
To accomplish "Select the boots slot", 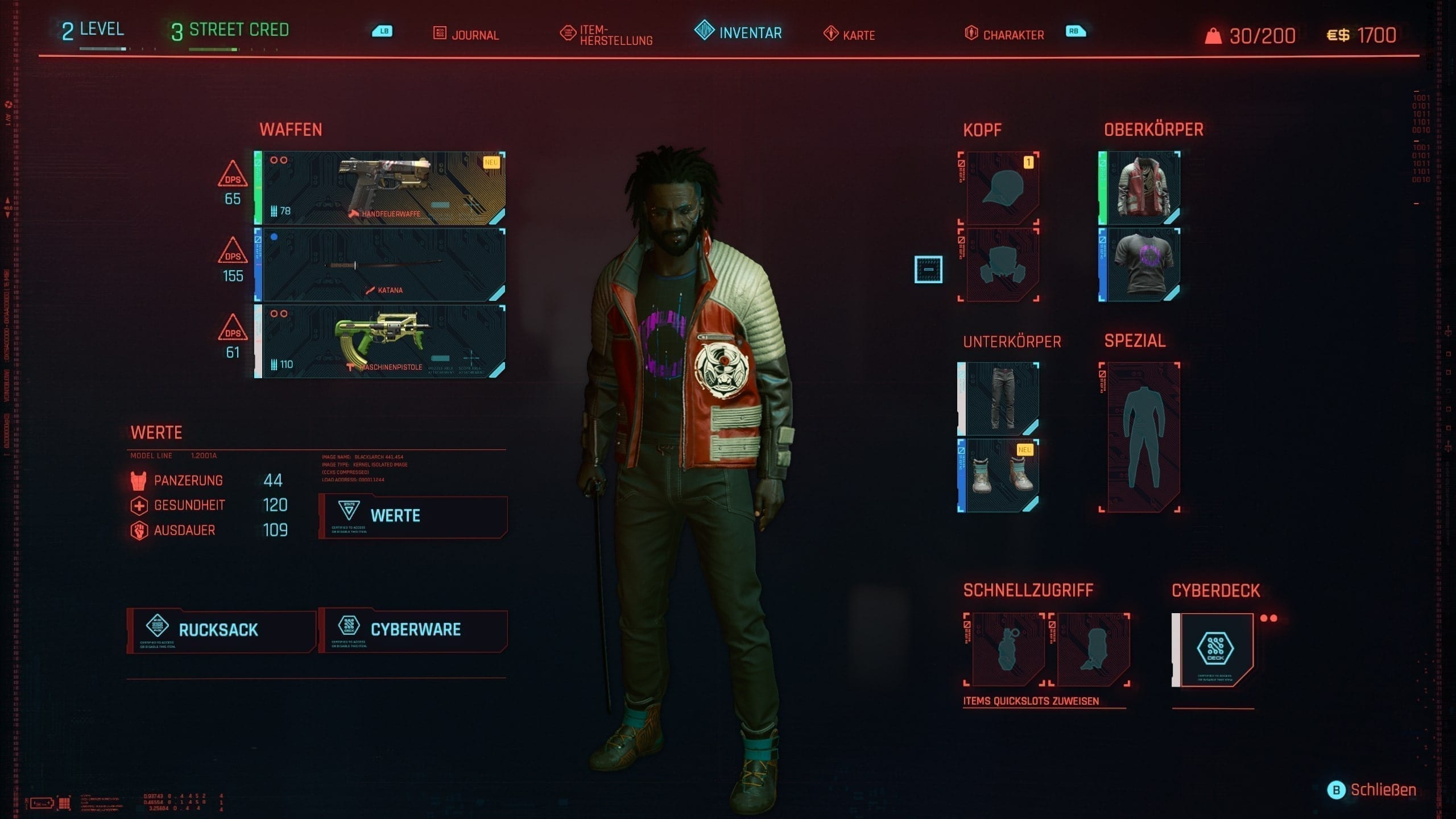I will (1000, 475).
